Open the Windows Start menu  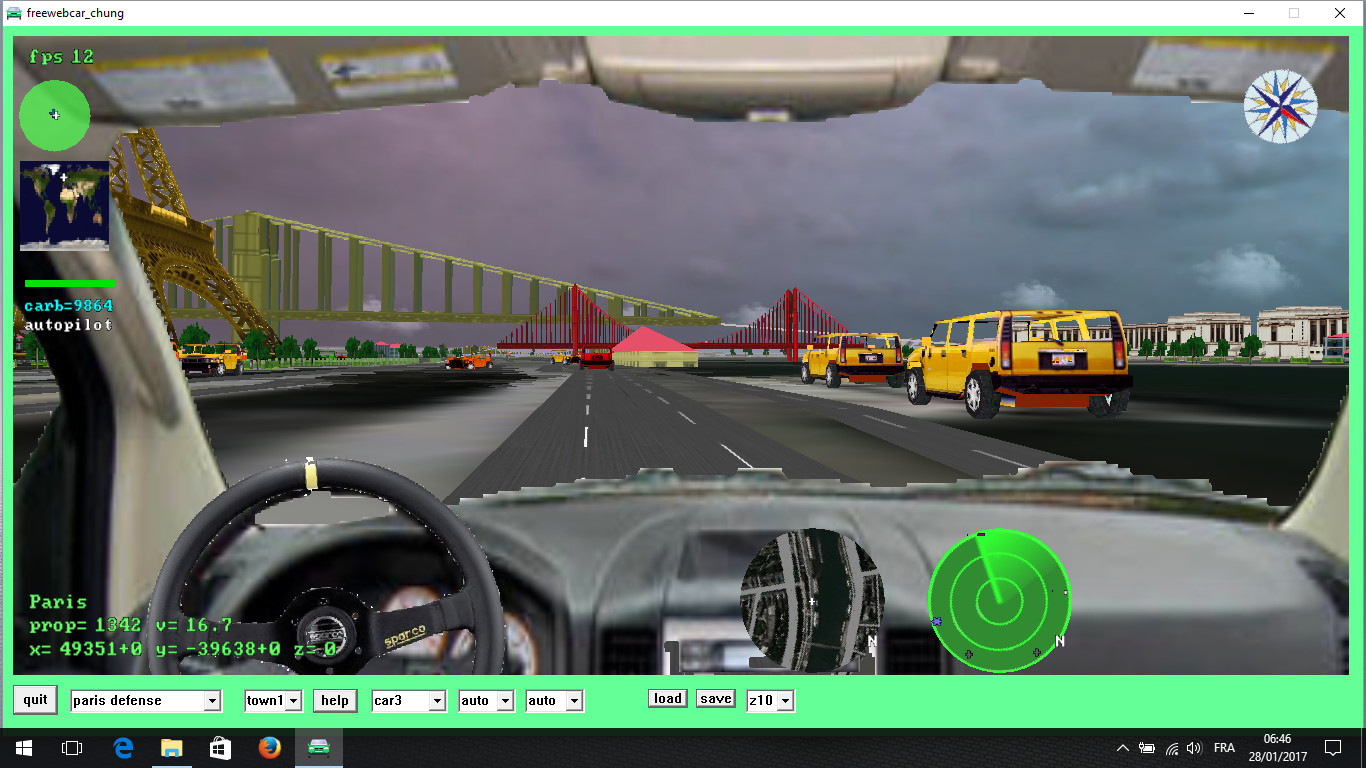tap(22, 747)
